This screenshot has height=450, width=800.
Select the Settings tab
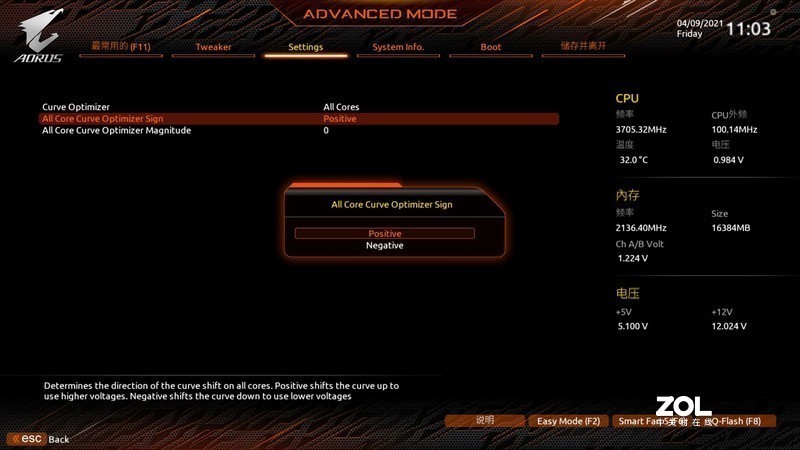click(x=305, y=47)
